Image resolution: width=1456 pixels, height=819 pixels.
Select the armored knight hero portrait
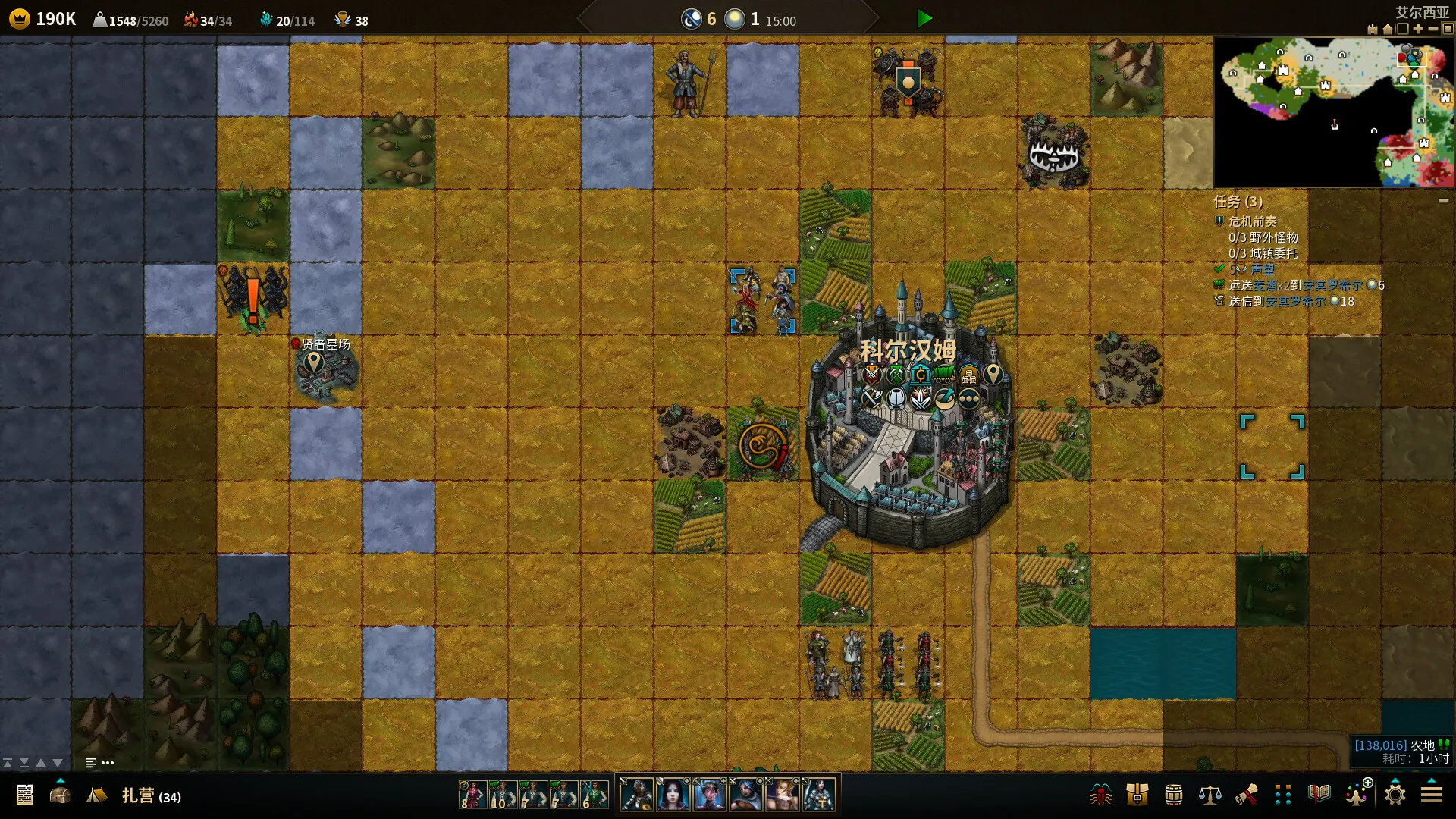point(819,795)
